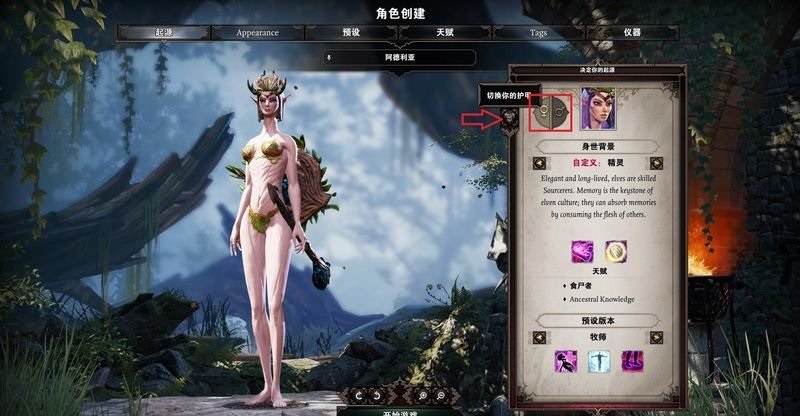Select the Tags tab

click(538, 32)
